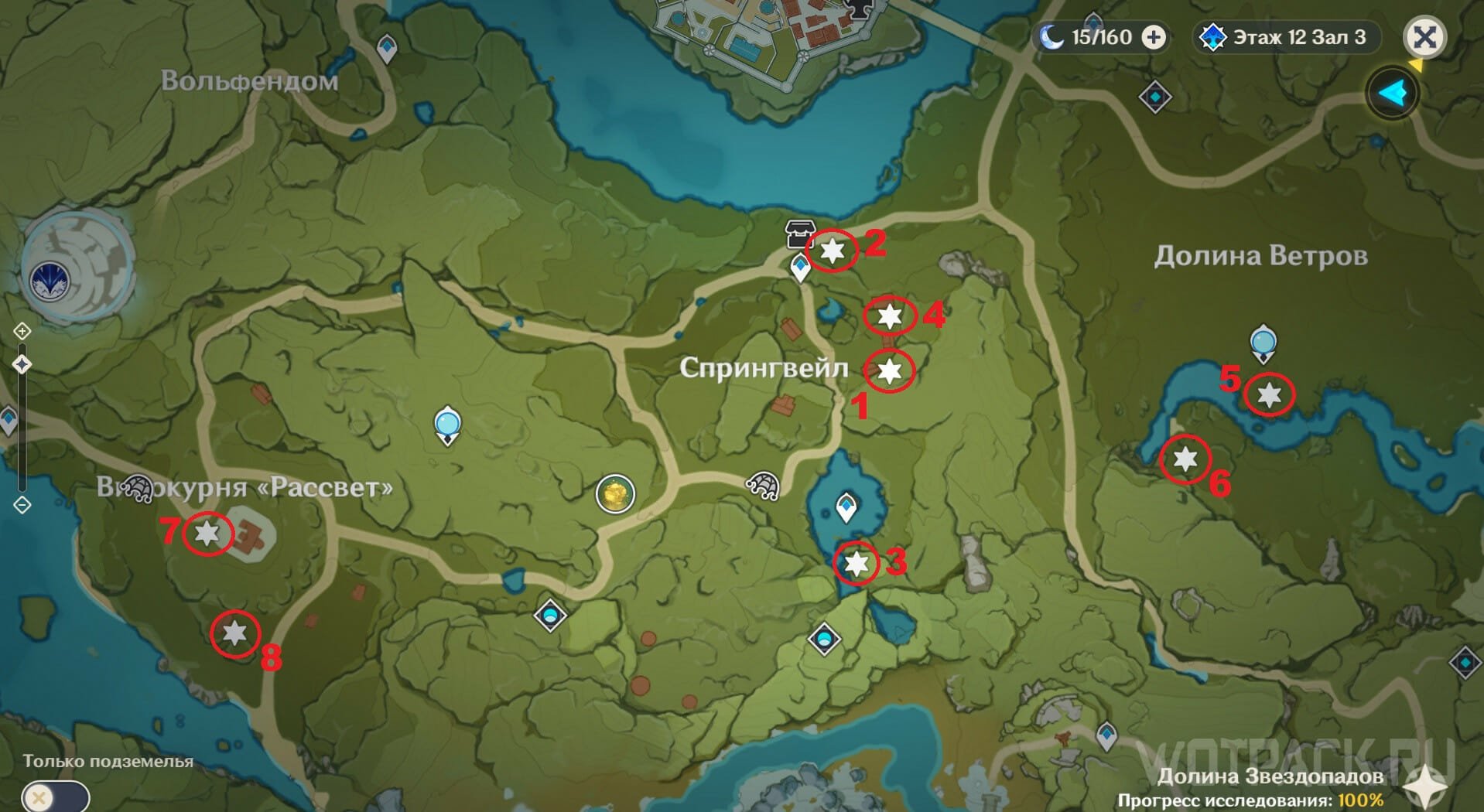The height and width of the screenshot is (812, 1484).
Task: Select the teleport waypoint near Вольфендом
Action: pos(387,49)
